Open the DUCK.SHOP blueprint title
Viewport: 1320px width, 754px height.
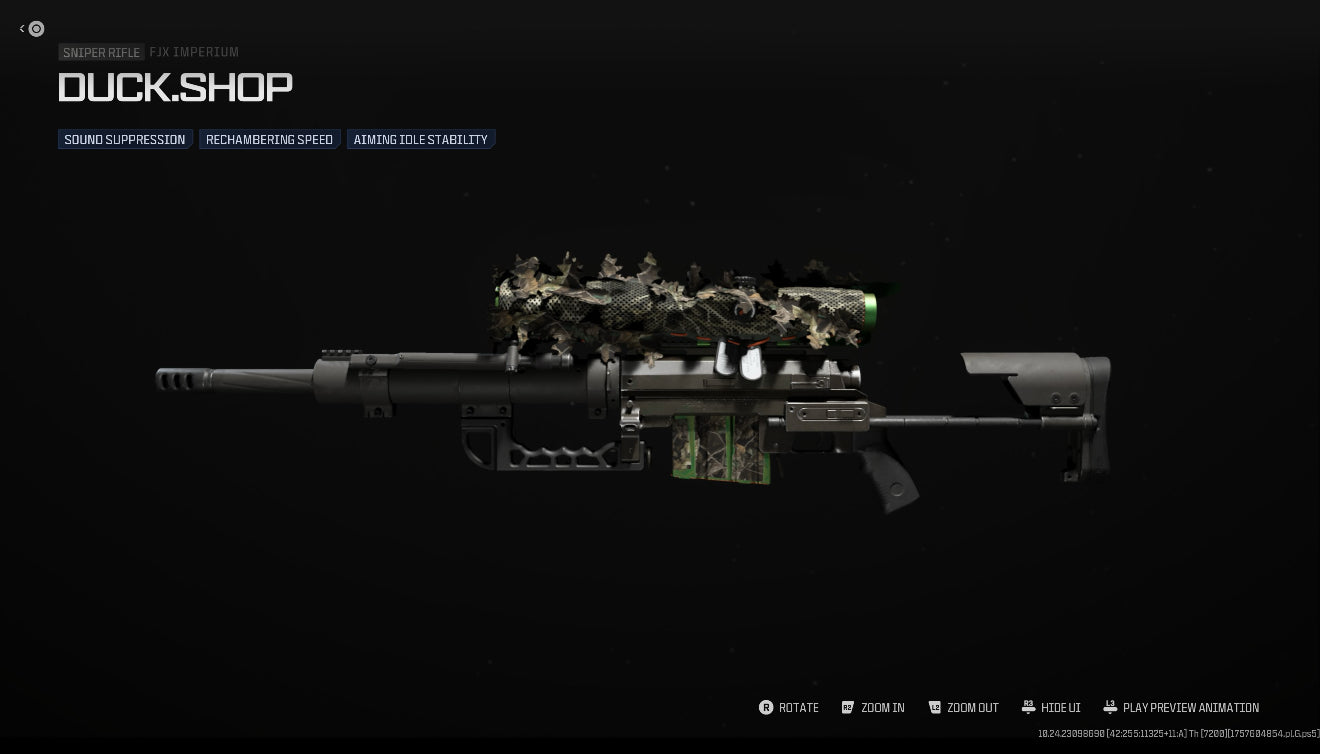175,88
